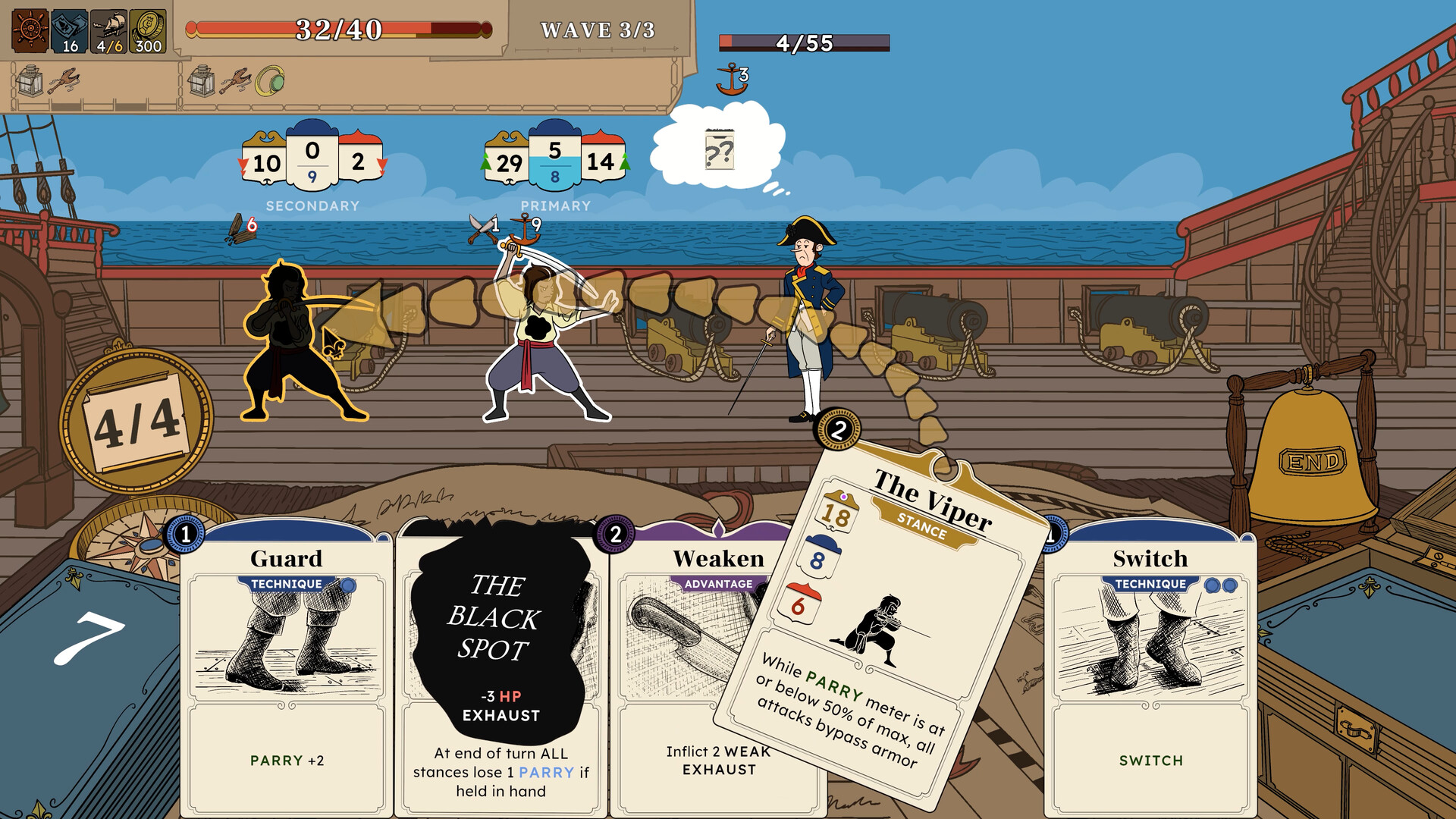Screen dimensions: 1456x819
Task: Expand the SECONDARY stance stats panel
Action: tap(311, 161)
